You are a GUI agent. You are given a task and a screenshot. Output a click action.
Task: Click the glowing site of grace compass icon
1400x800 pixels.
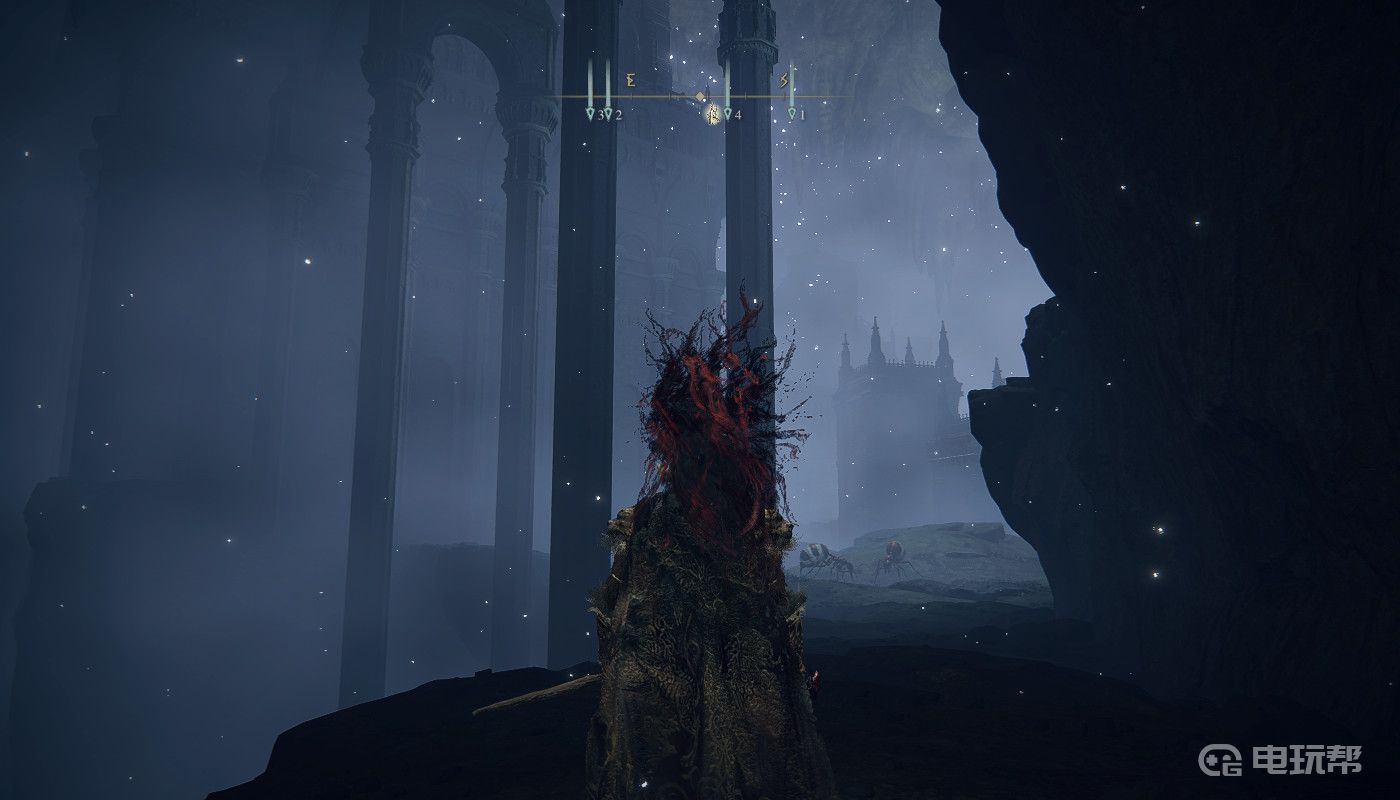pos(713,114)
